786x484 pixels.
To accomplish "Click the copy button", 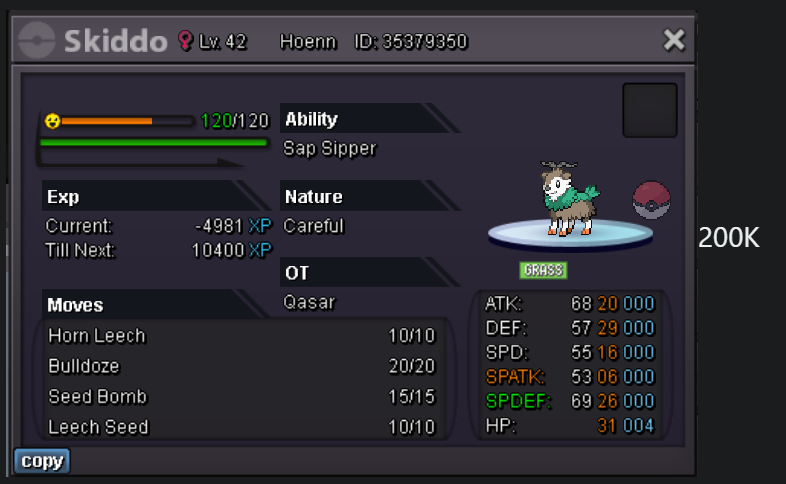I will click(x=42, y=461).
